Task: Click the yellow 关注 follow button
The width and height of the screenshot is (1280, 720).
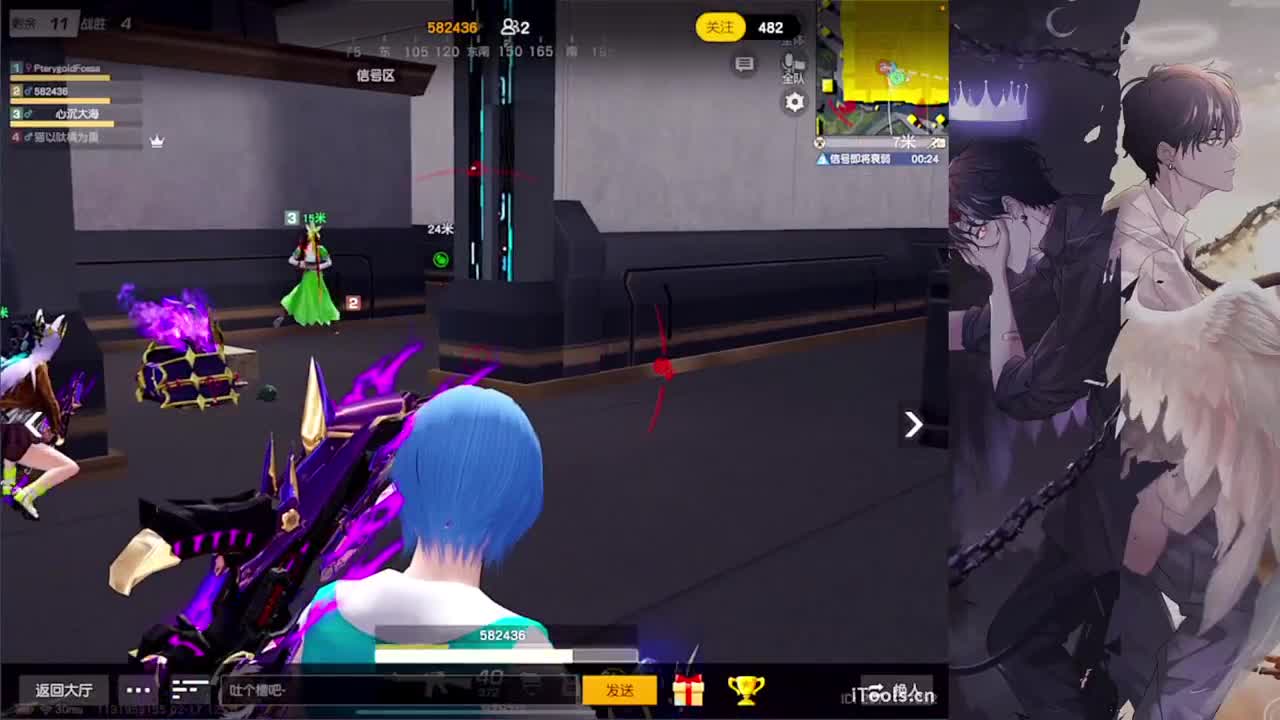Action: (x=719, y=27)
